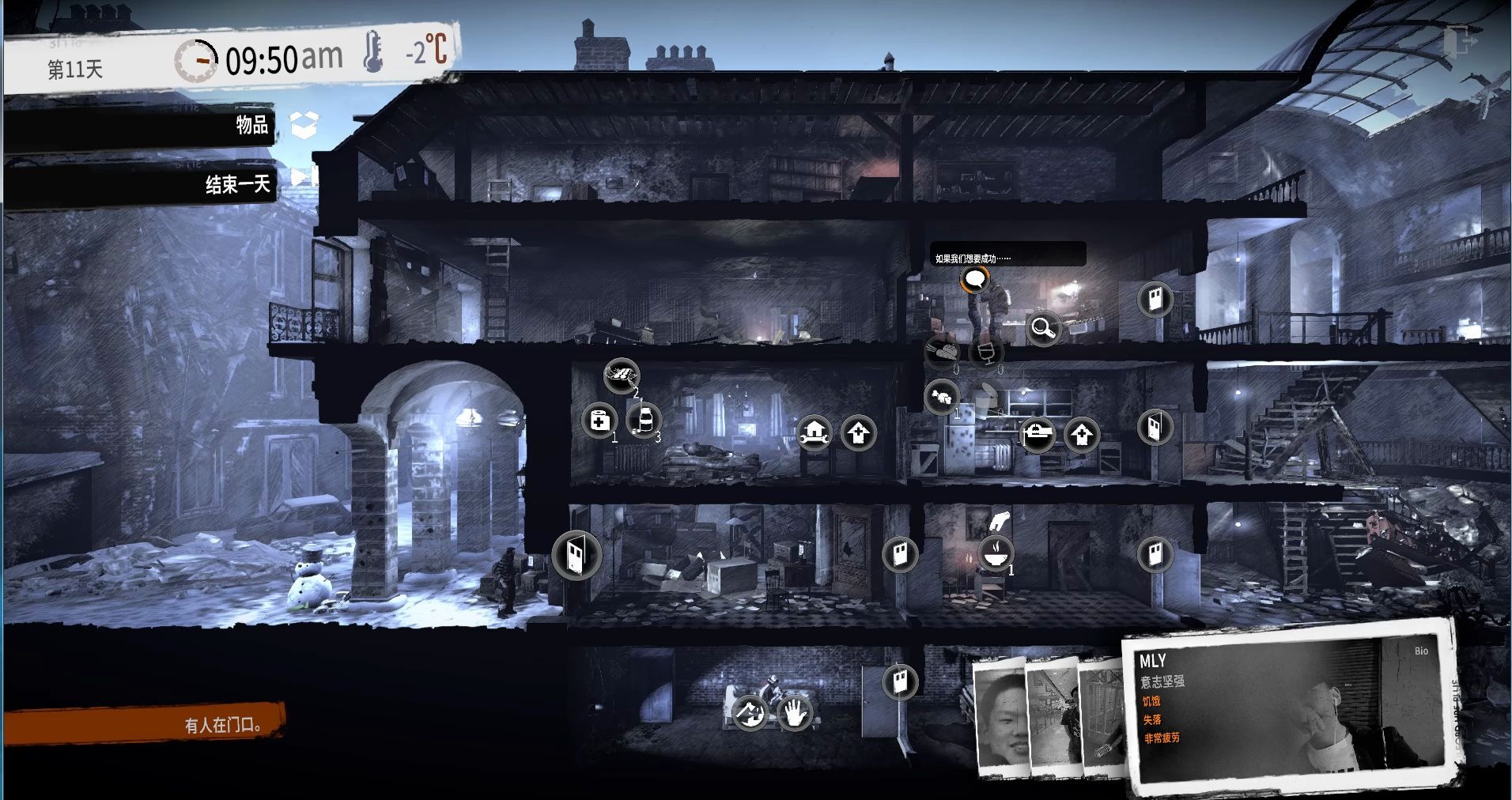Select the first aid roll icon

pyautogui.click(x=599, y=421)
